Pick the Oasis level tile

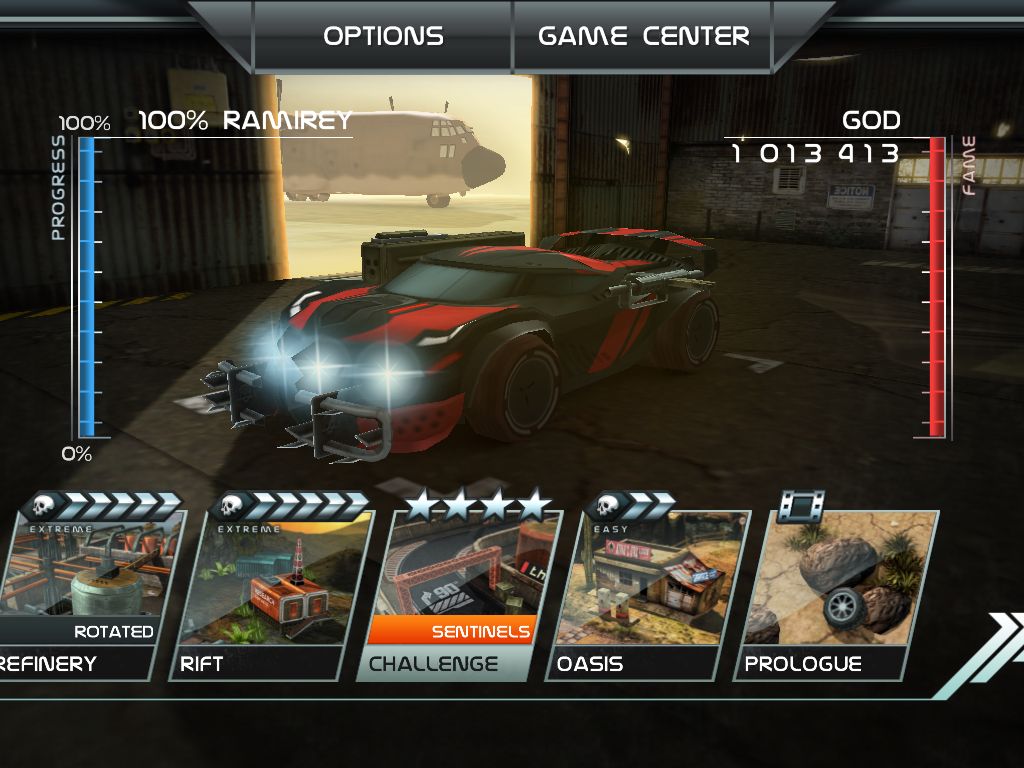point(645,590)
